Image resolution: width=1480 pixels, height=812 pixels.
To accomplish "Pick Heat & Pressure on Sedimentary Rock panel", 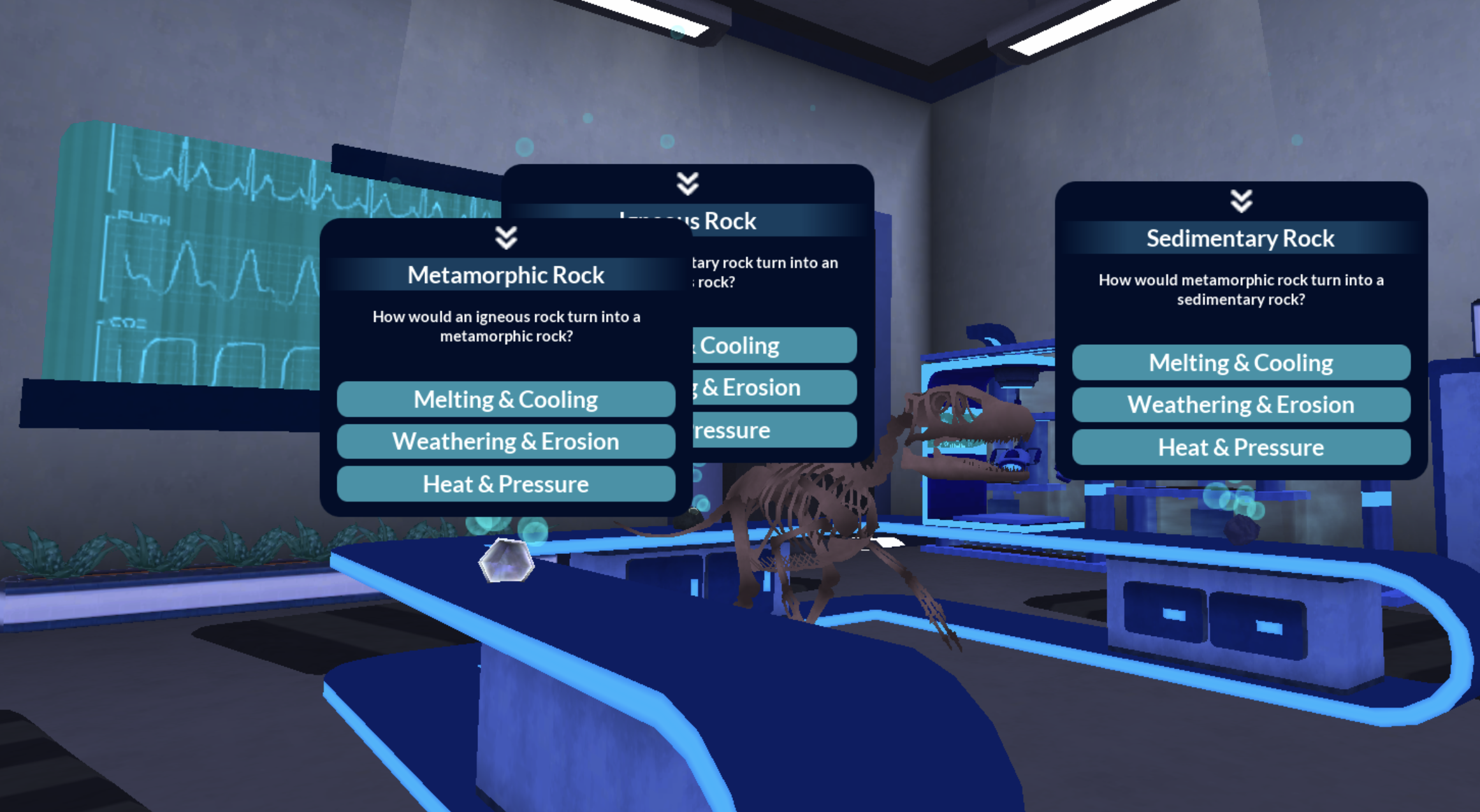I will point(1240,447).
